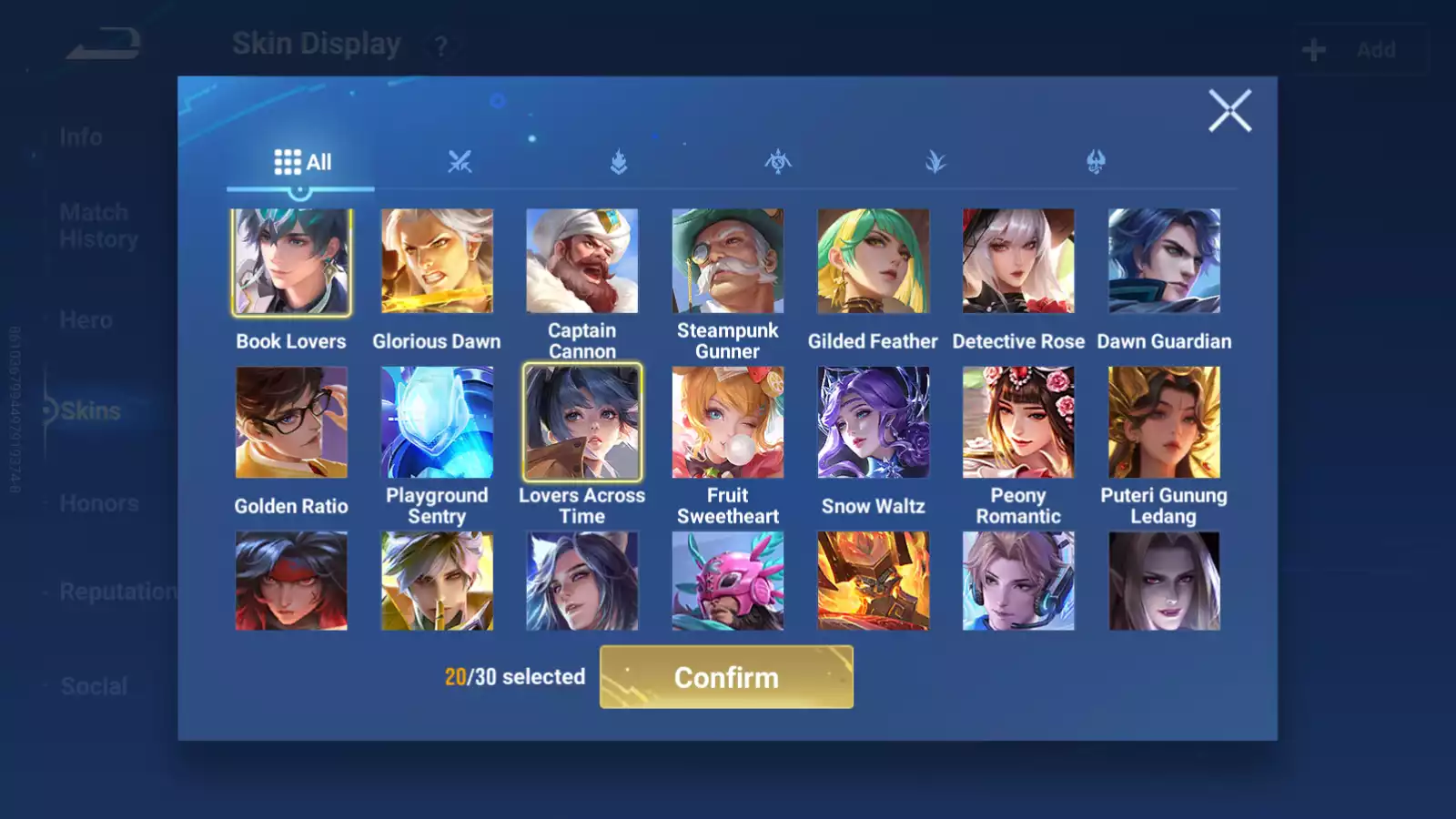Choose the fiery armored warrior skin

pos(873,581)
